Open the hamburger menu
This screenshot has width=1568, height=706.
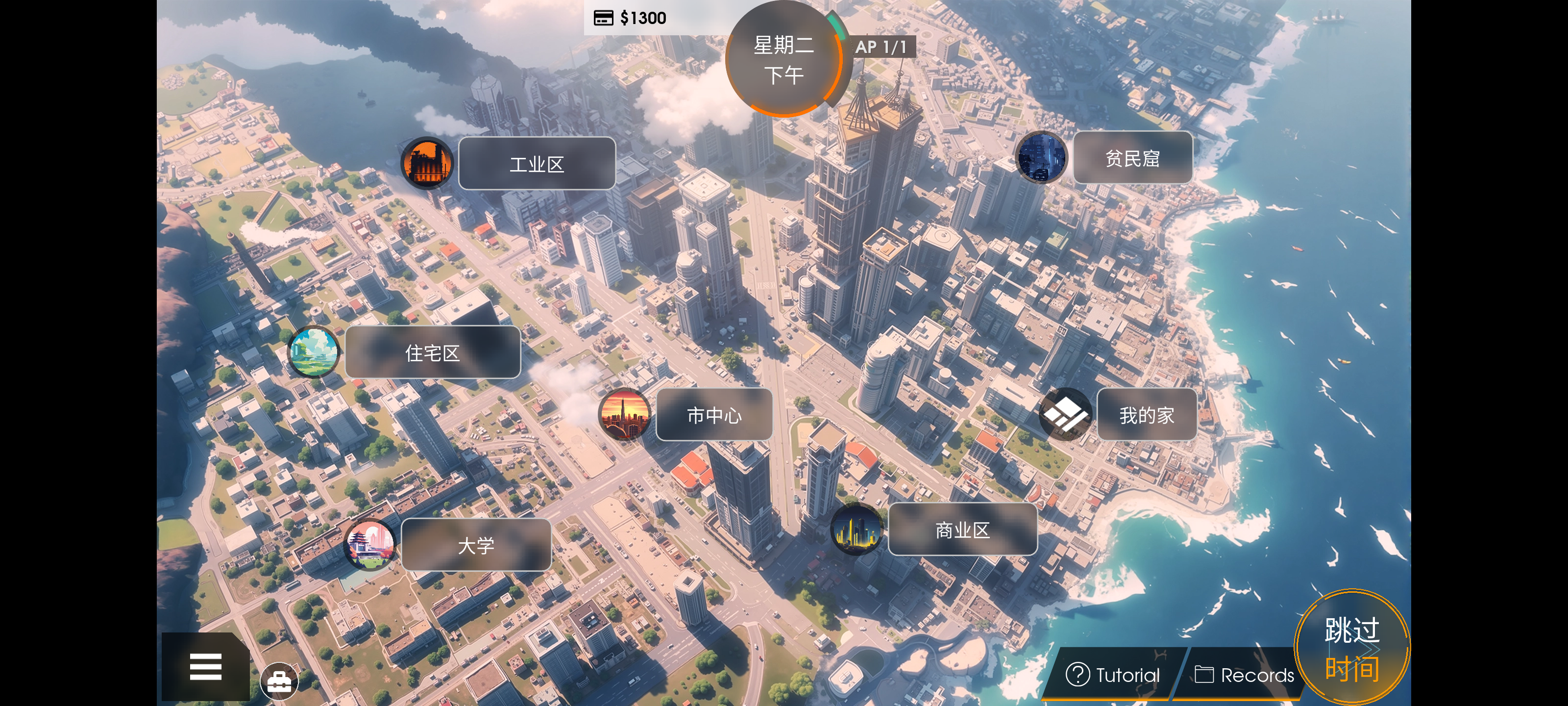pyautogui.click(x=205, y=666)
